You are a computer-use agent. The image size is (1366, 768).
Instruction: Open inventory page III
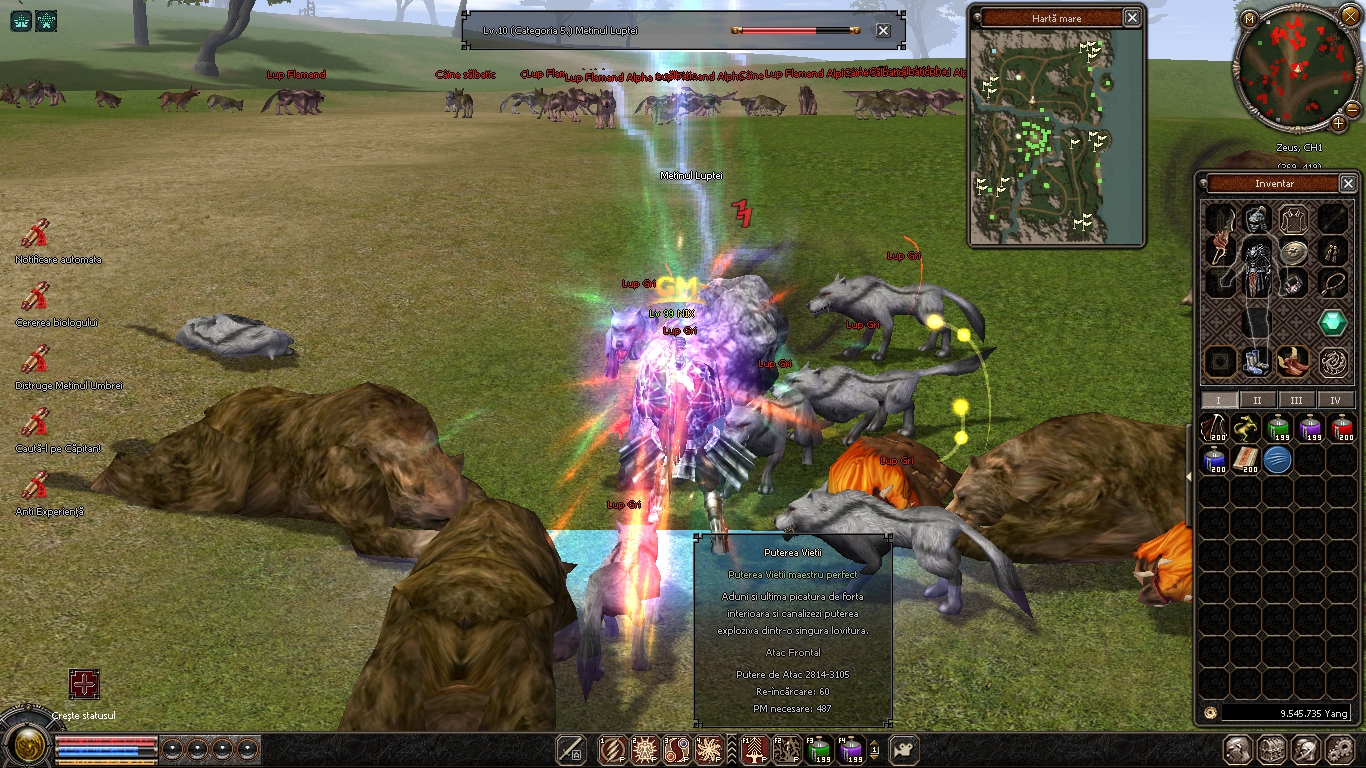pos(1296,400)
